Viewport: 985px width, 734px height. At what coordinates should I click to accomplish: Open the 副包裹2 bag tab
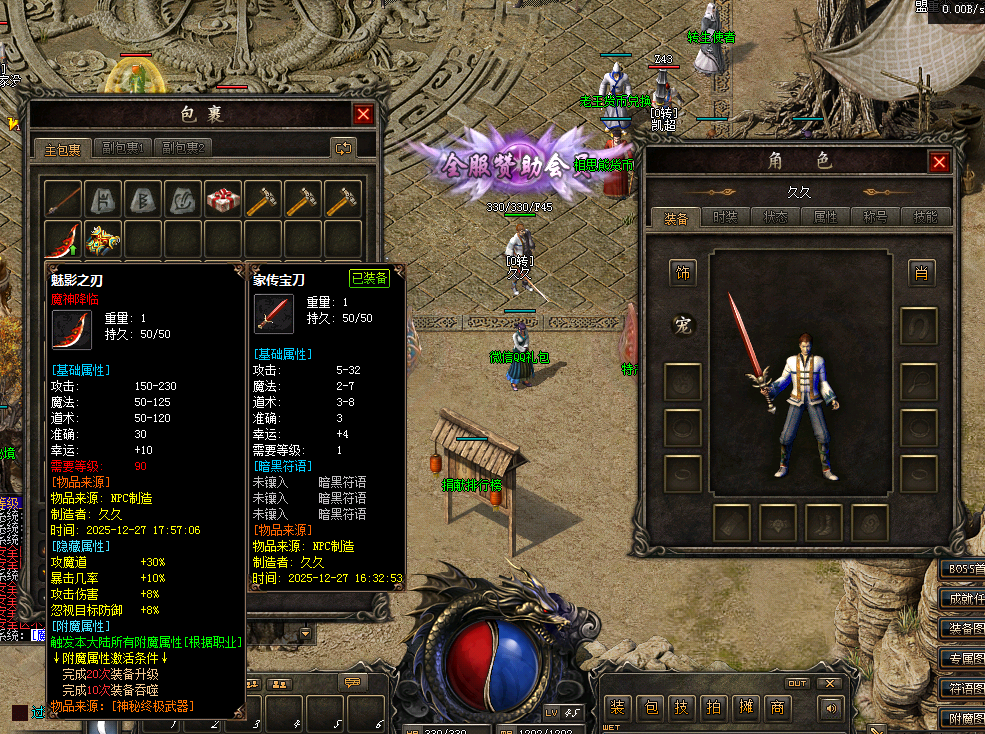point(183,148)
